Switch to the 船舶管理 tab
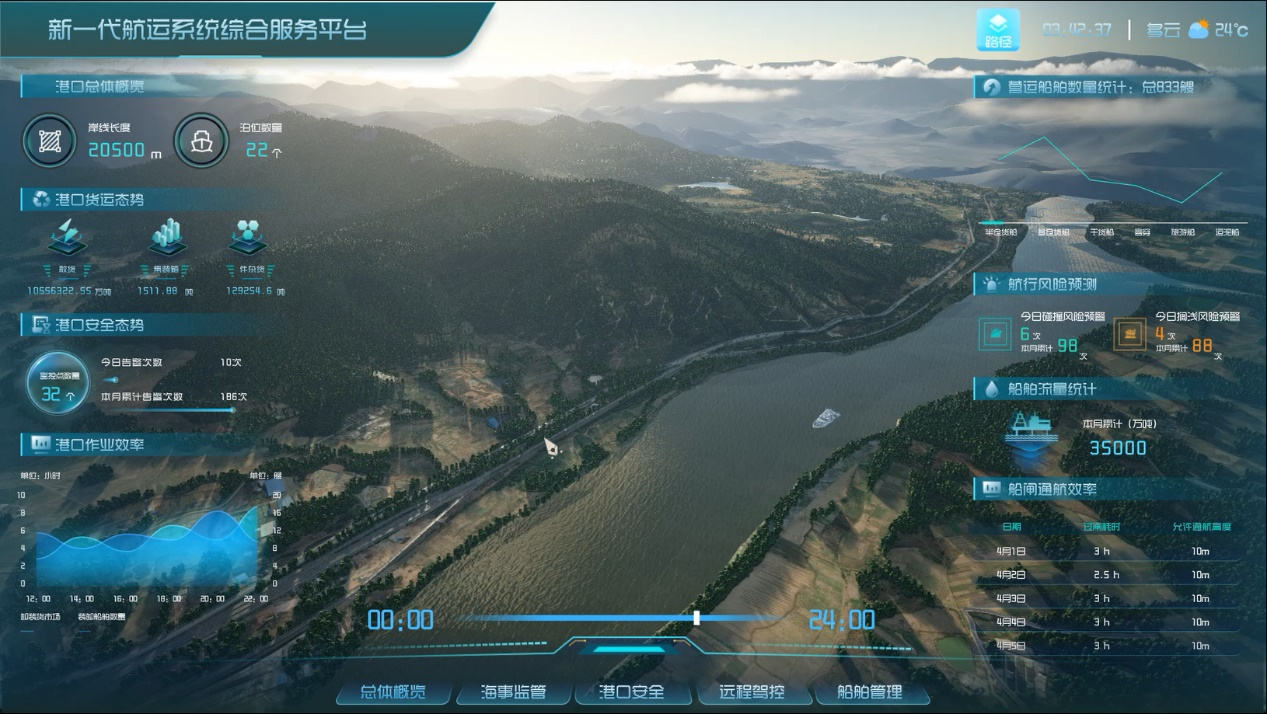The image size is (1267, 714). tap(869, 692)
